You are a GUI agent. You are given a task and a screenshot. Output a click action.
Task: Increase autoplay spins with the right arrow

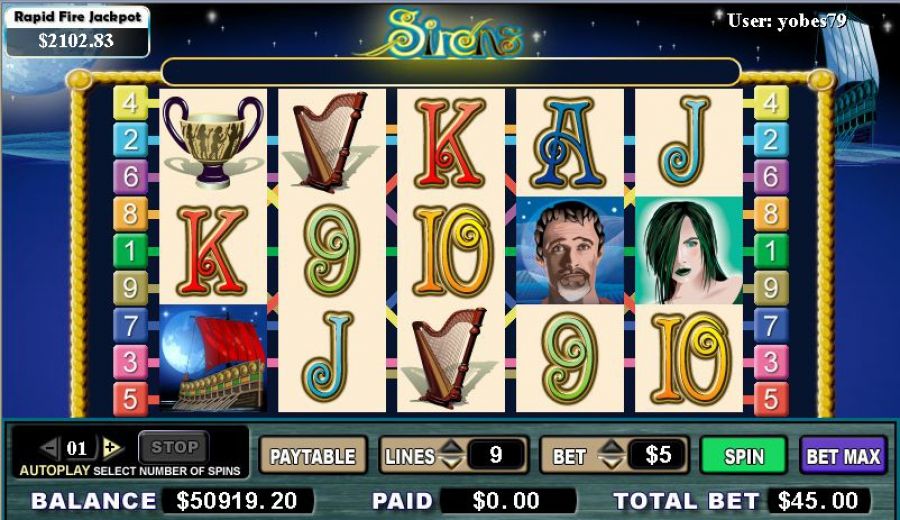click(x=111, y=447)
